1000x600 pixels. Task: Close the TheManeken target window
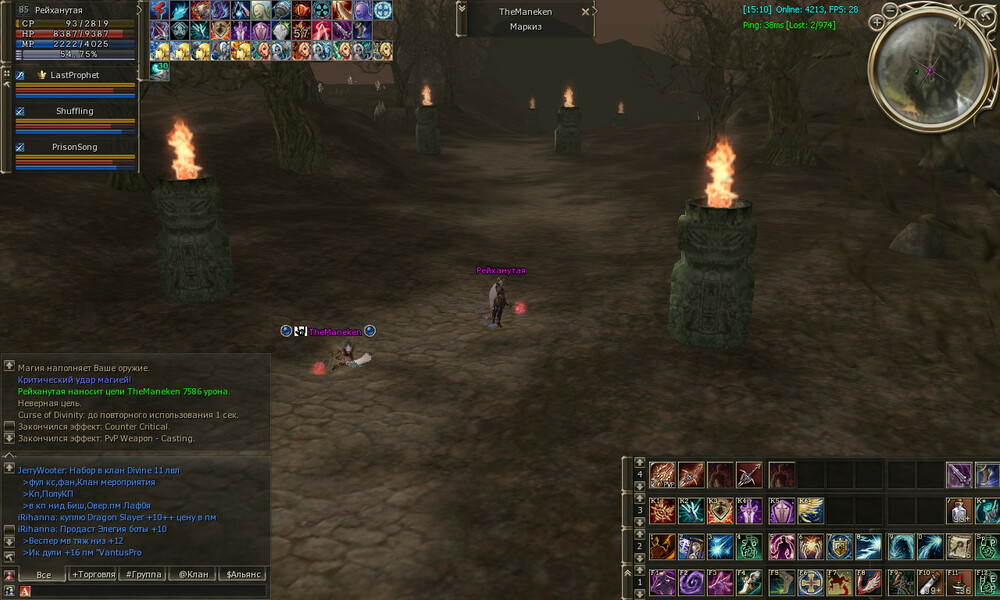[586, 12]
